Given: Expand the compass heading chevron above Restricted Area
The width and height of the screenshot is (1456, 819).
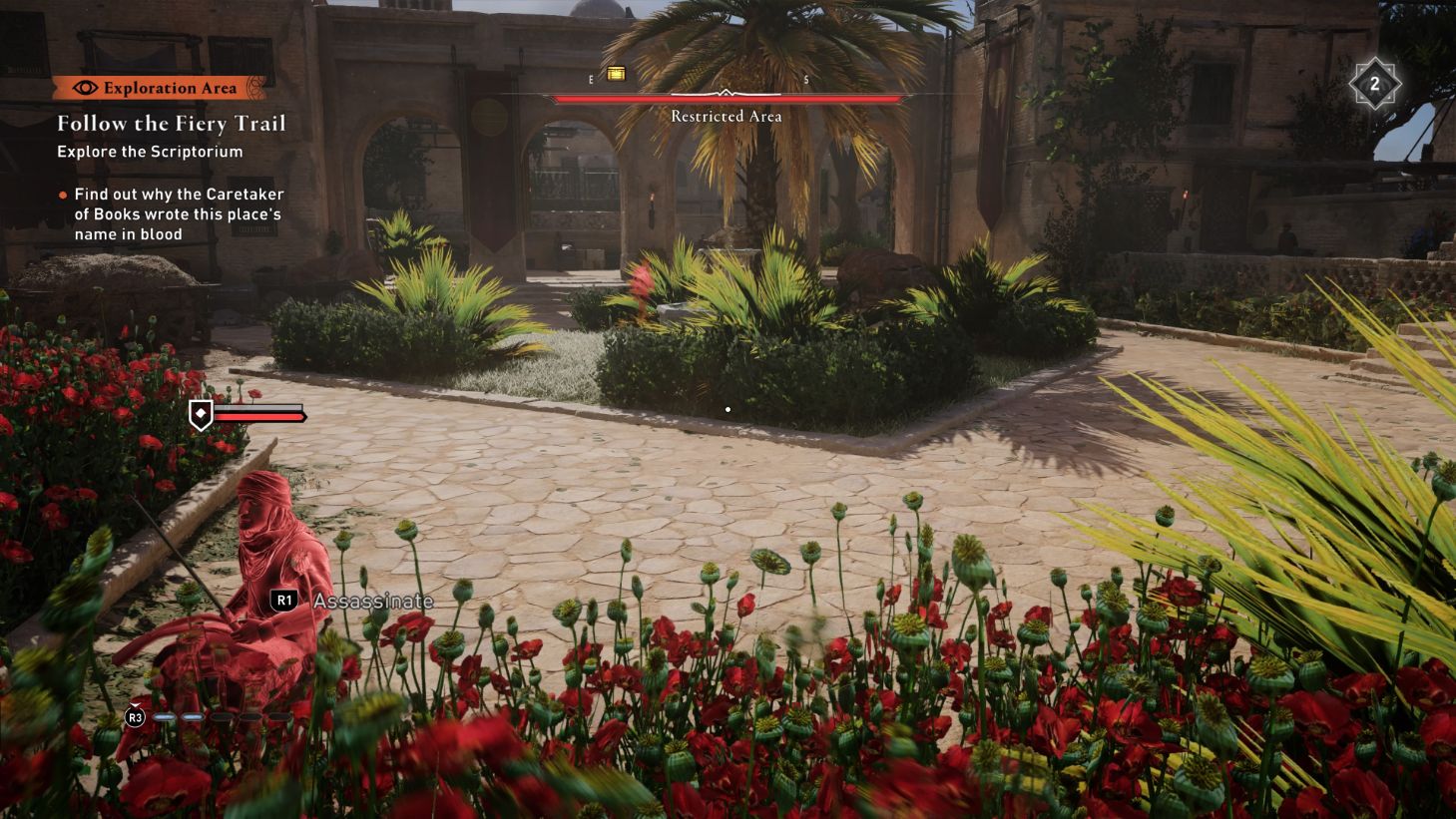Looking at the screenshot, I should pyautogui.click(x=726, y=93).
